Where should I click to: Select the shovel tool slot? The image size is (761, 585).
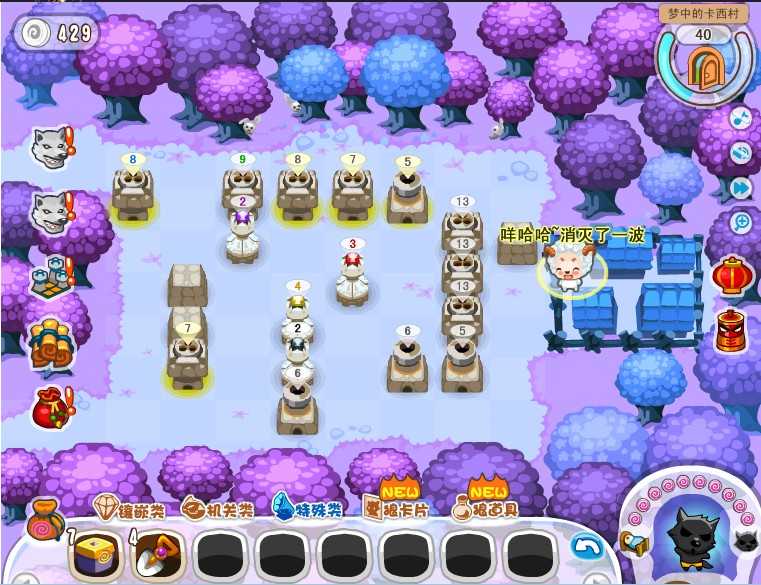tap(155, 551)
